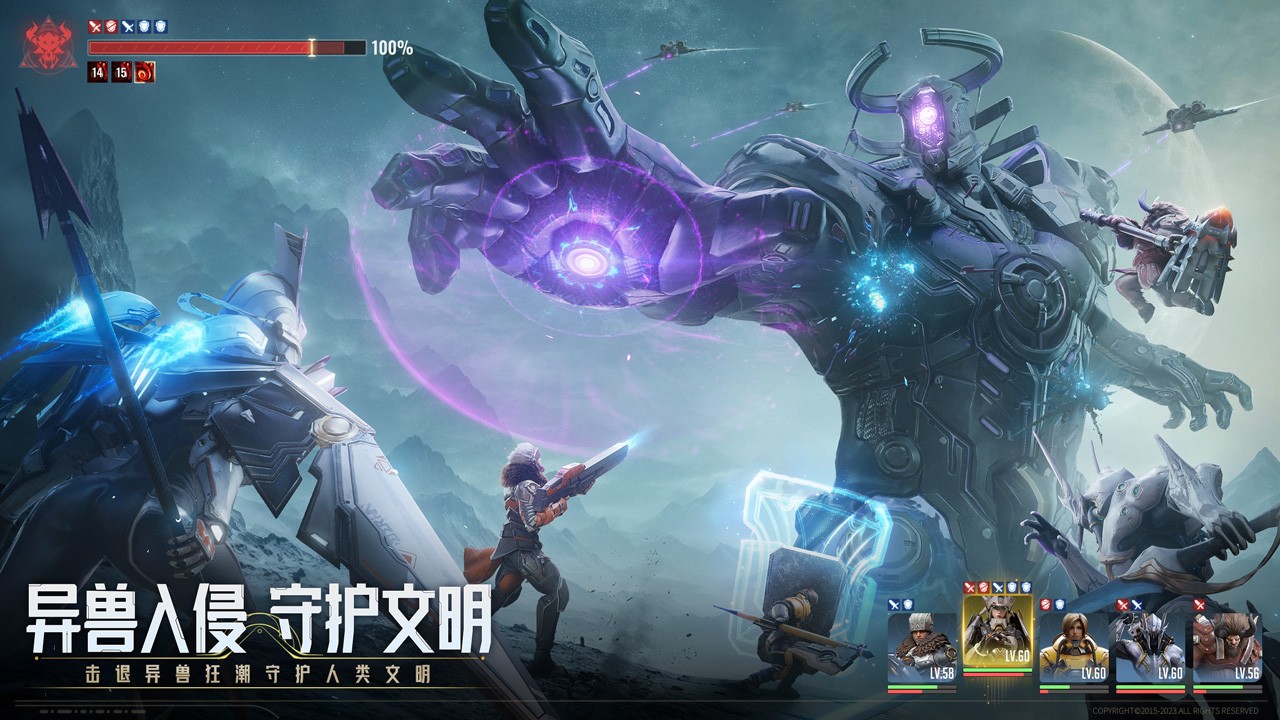Click the stack counter showing 14
Viewport: 1280px width, 720px height.
point(96,73)
